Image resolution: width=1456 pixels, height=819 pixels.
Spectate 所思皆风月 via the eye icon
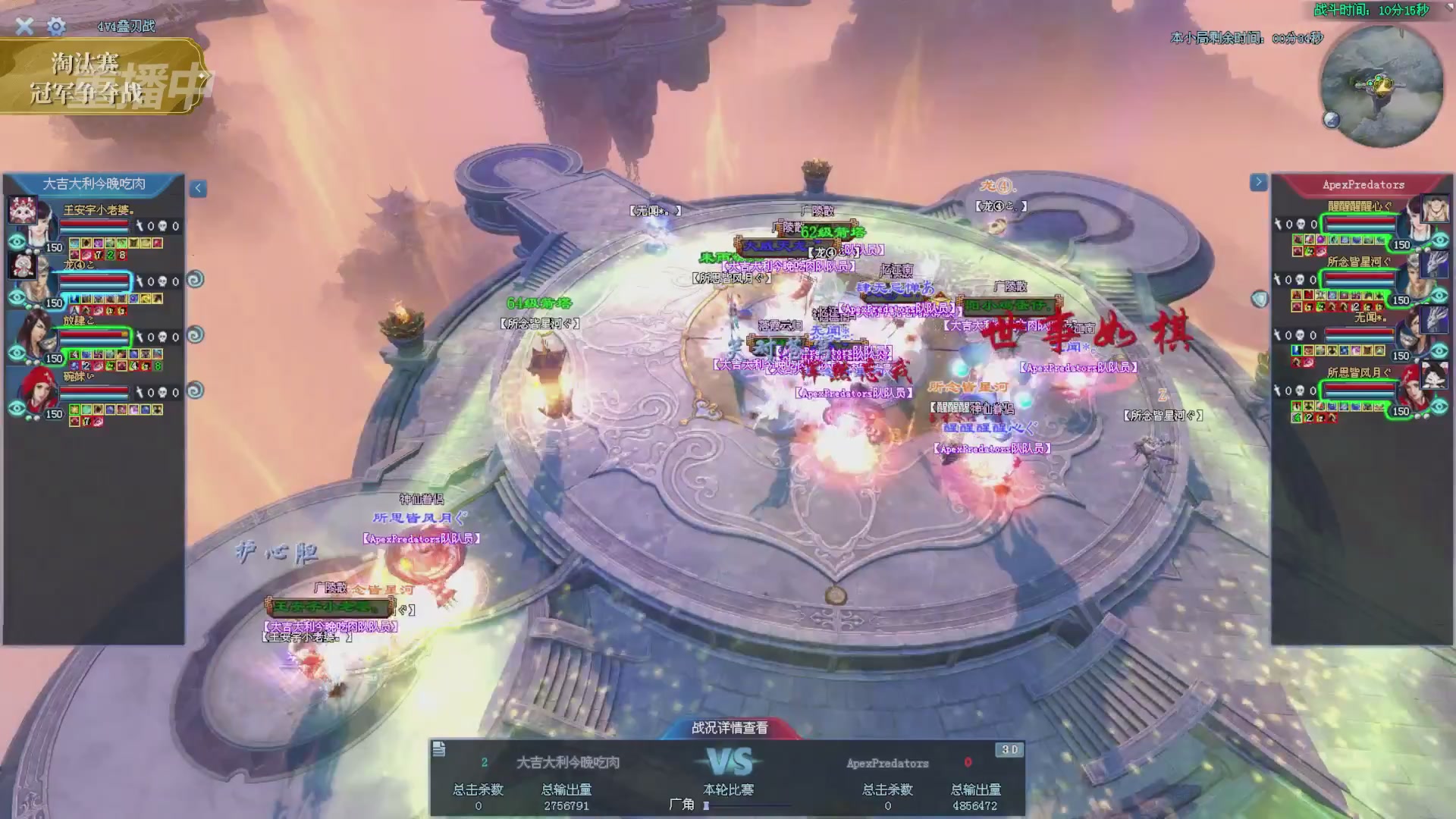(x=1439, y=406)
